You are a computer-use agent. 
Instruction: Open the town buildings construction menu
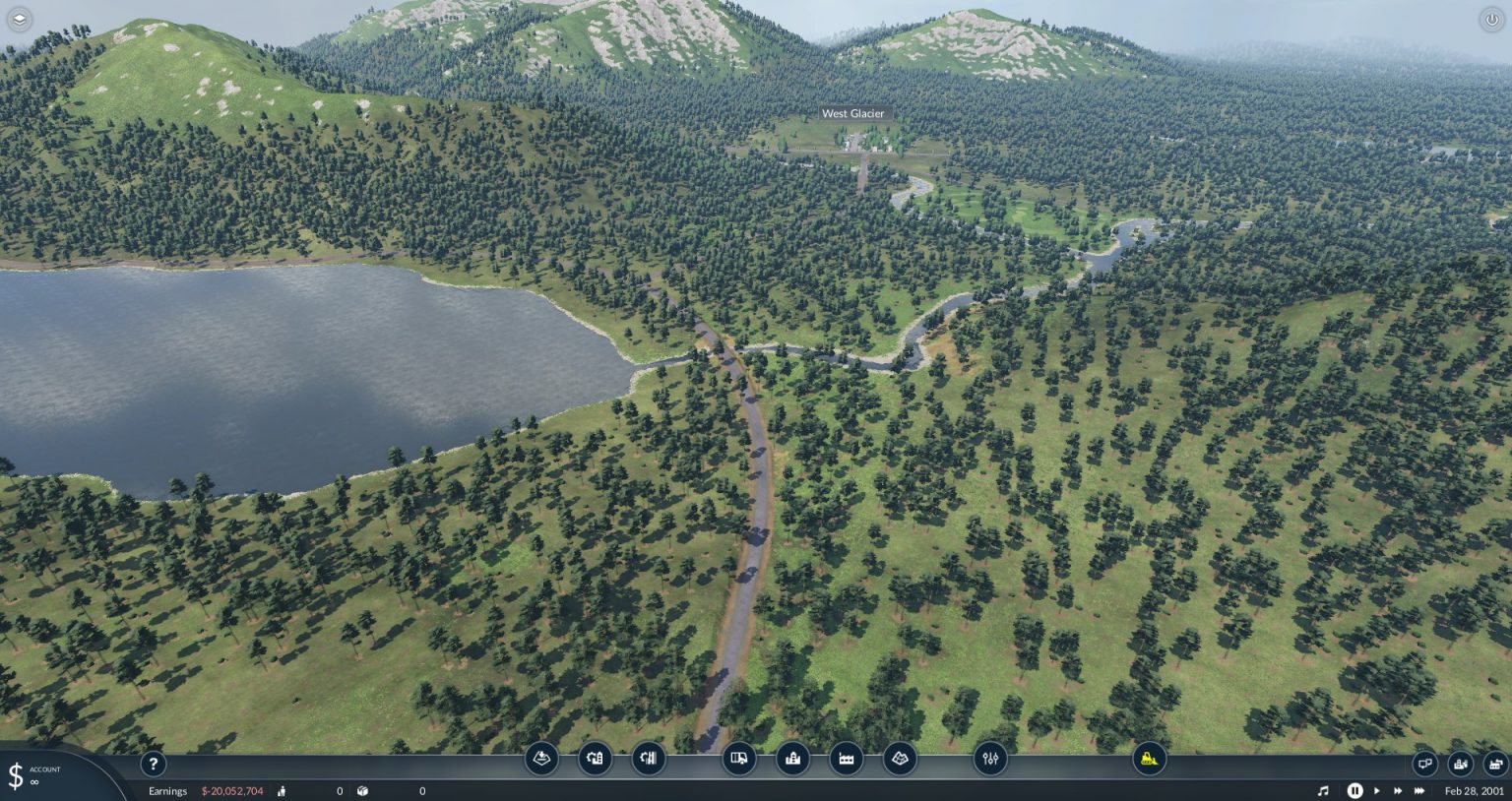tap(792, 759)
